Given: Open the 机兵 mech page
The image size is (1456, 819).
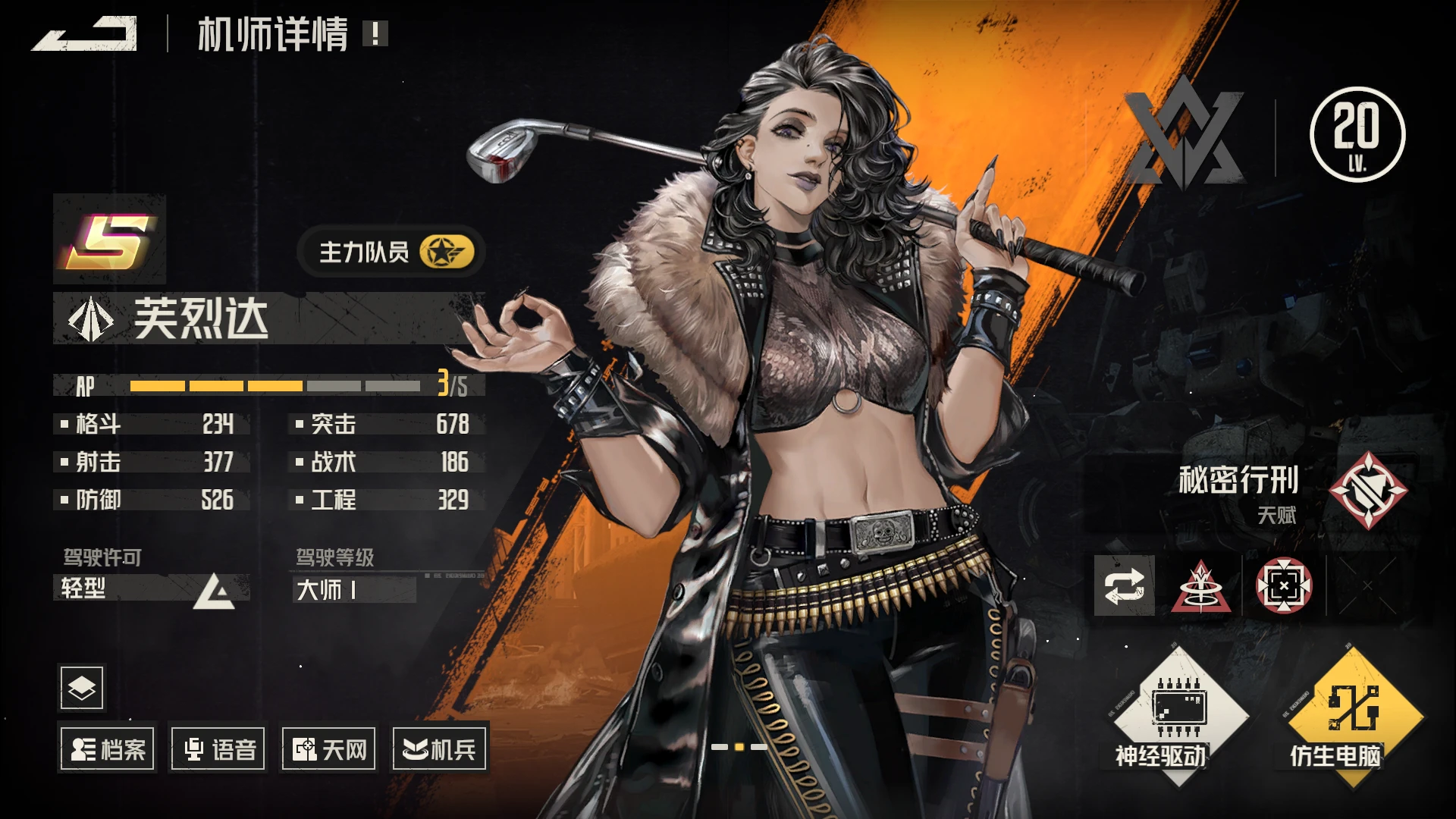Looking at the screenshot, I should click(439, 749).
